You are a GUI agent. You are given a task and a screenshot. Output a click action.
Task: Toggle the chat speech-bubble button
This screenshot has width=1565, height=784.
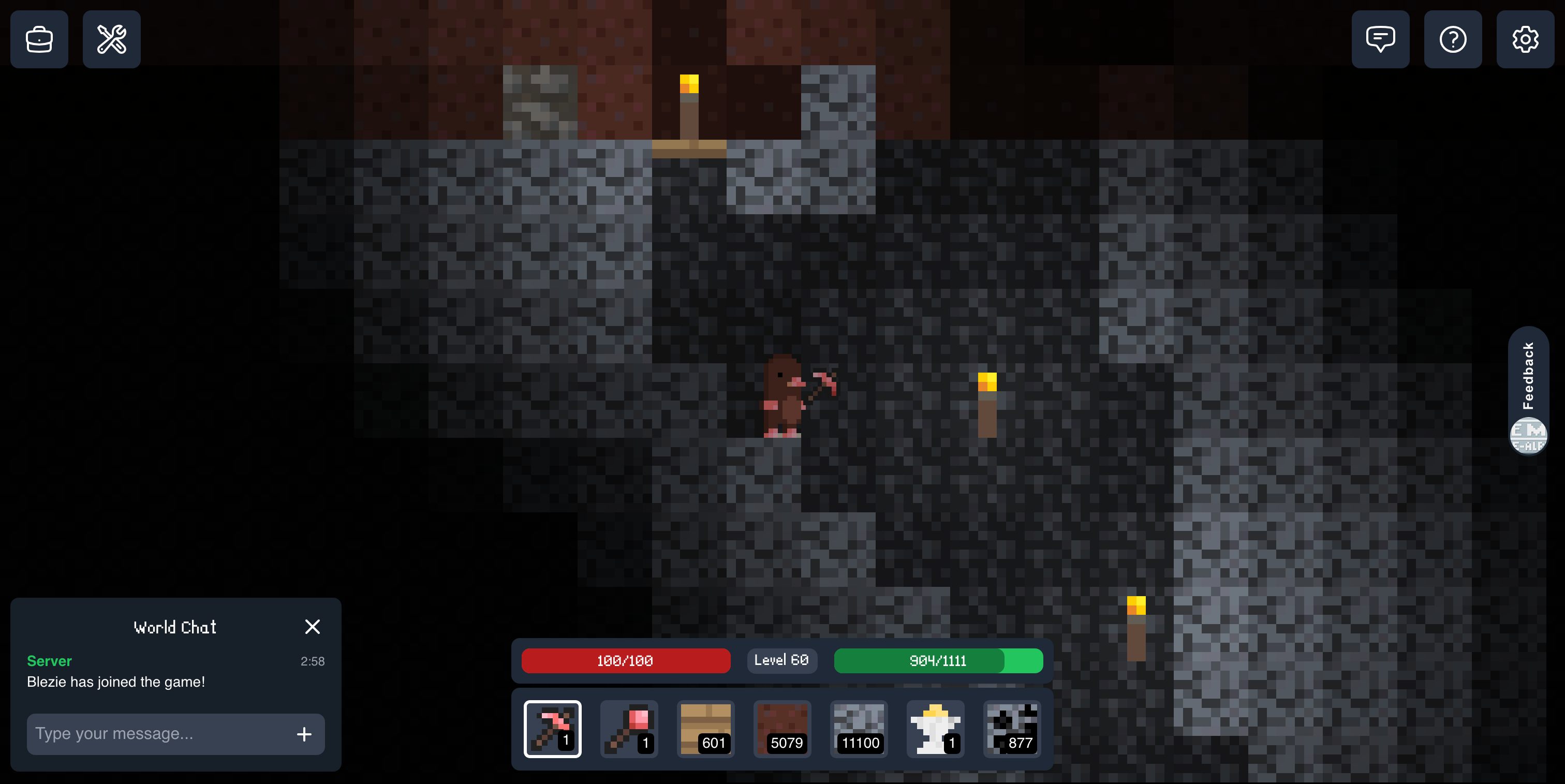(1380, 39)
